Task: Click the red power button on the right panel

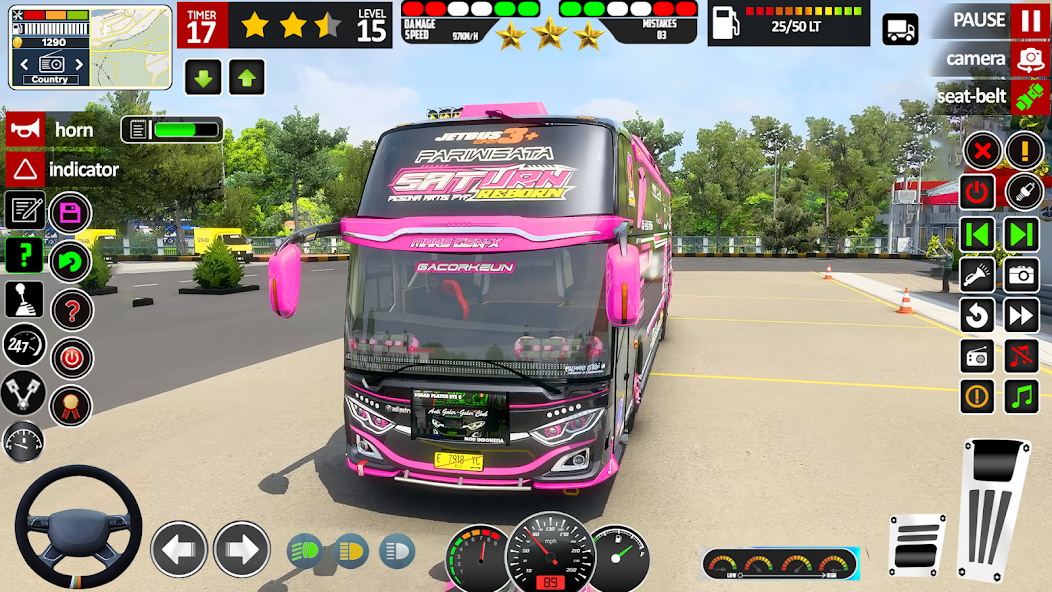Action: click(x=977, y=191)
